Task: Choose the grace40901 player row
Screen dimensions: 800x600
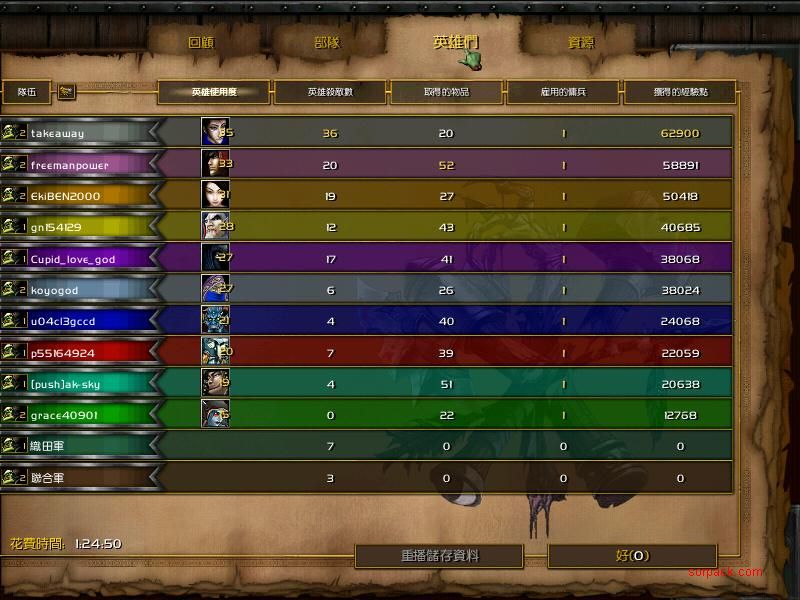Action: [64, 415]
